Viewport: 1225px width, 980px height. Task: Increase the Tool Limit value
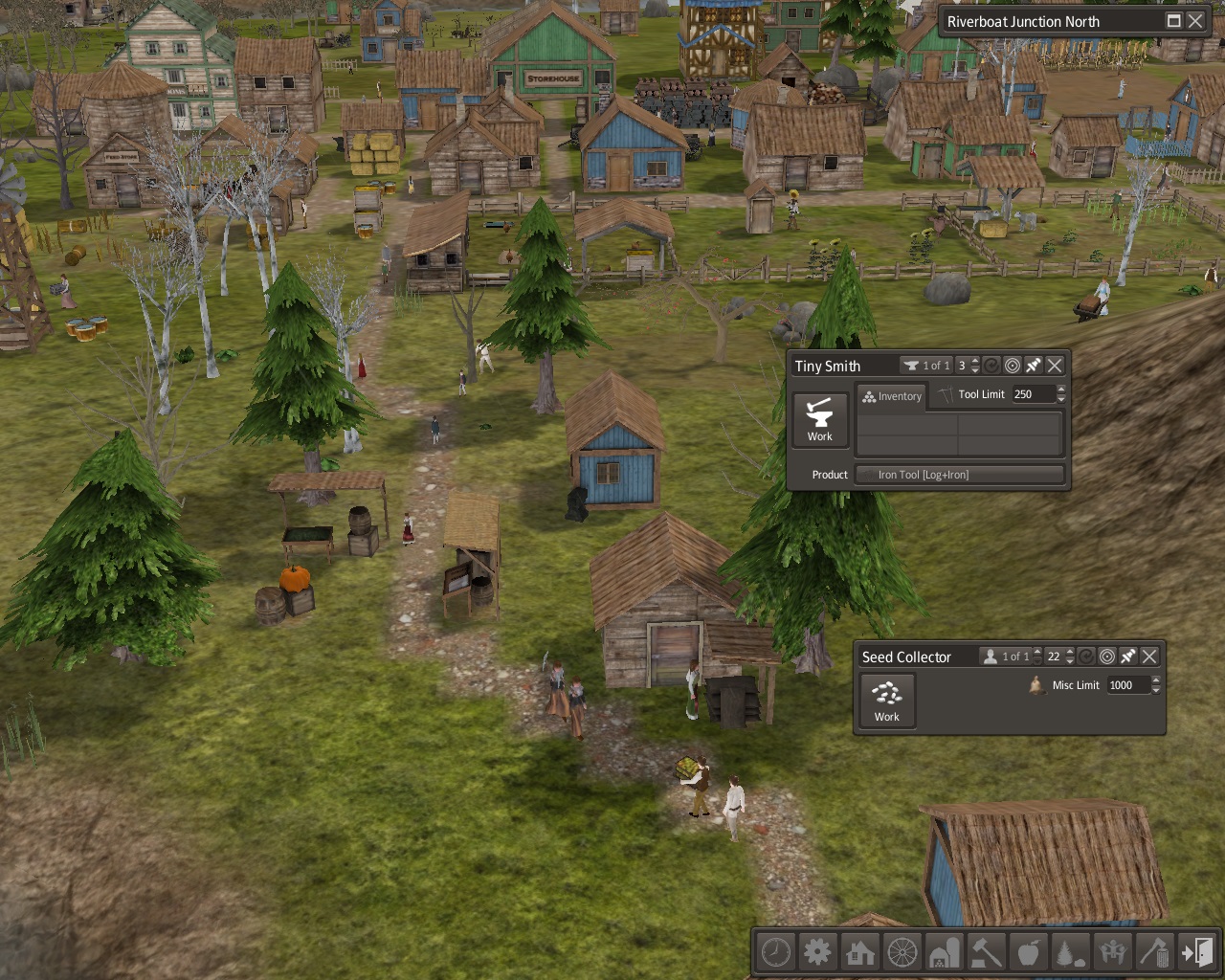coord(1060,390)
